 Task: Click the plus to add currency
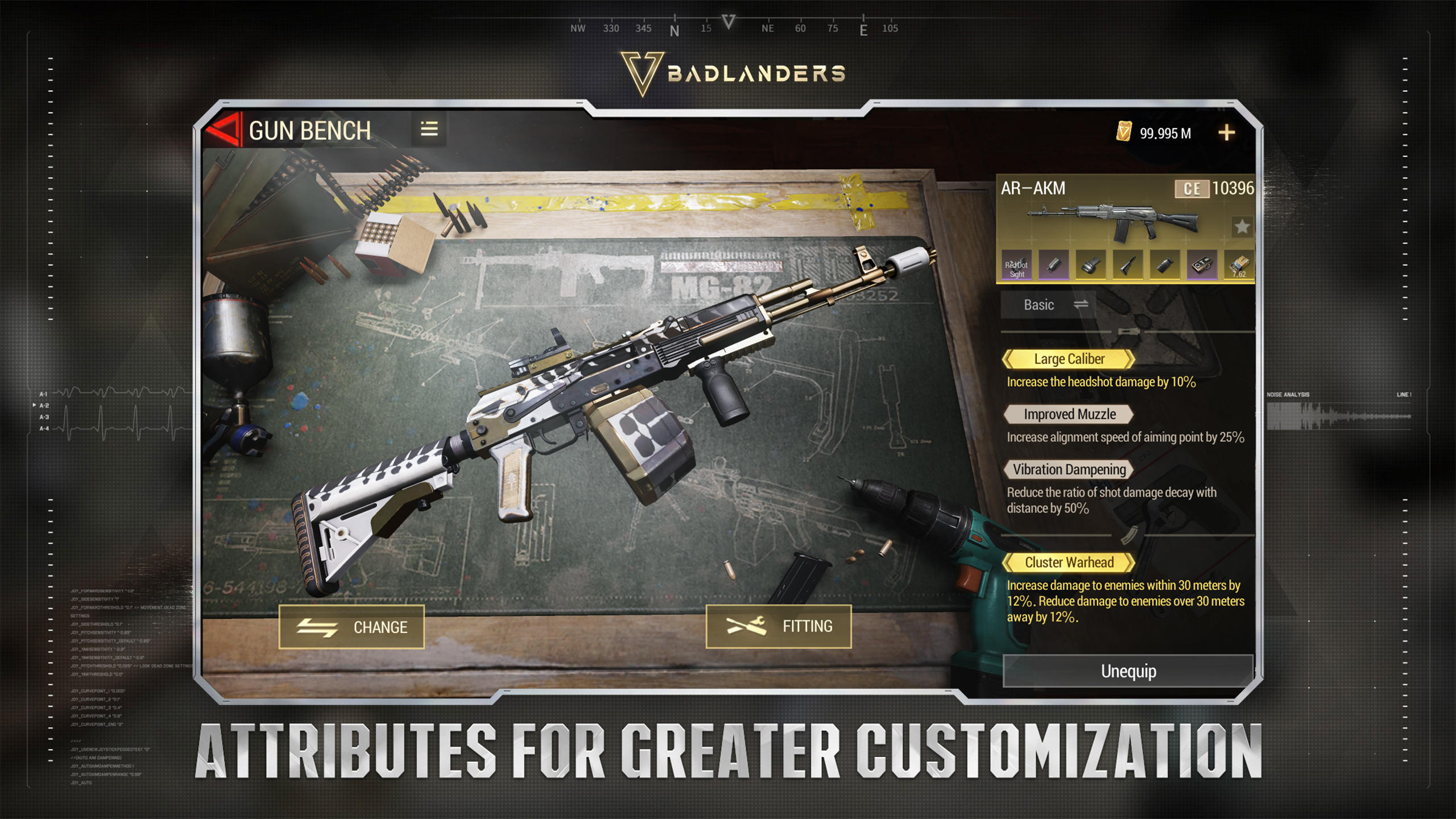tap(1227, 133)
